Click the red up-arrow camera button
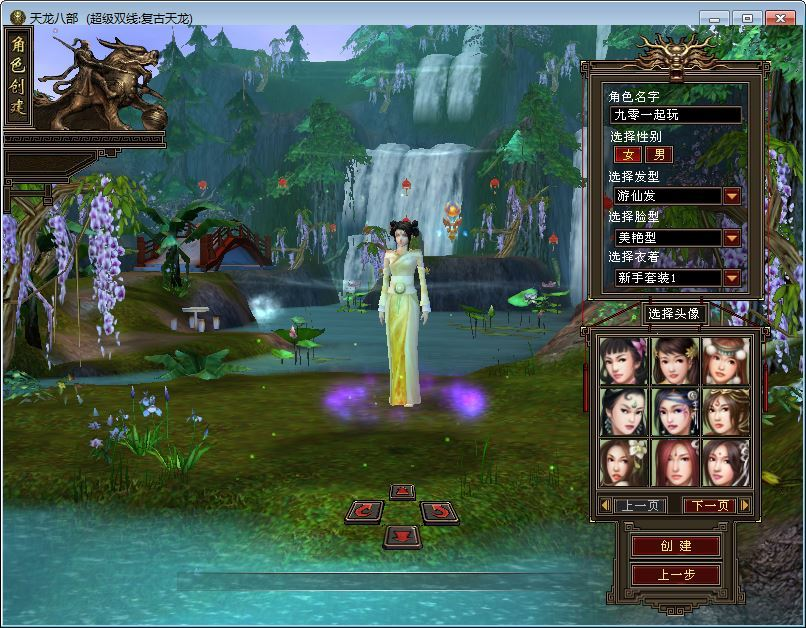The height and width of the screenshot is (628, 806). [401, 491]
